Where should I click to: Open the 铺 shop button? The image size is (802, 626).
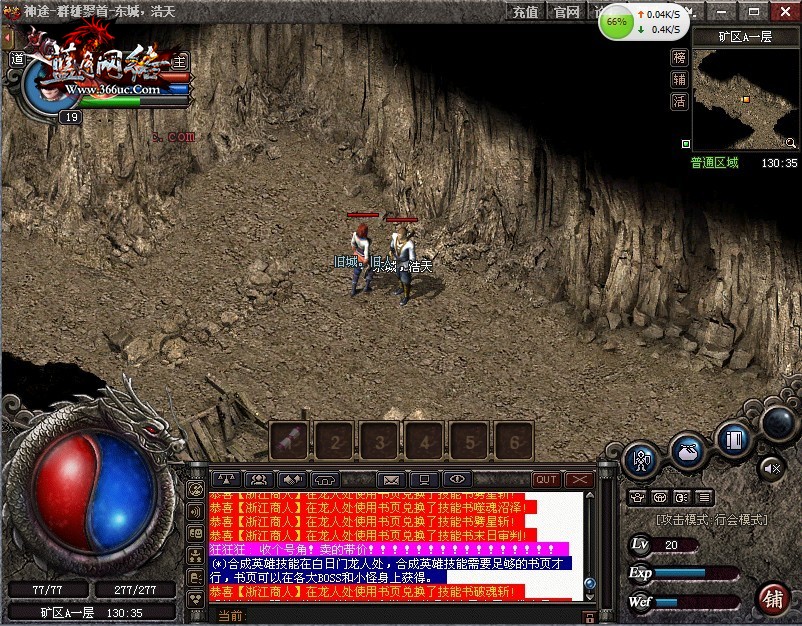pos(772,598)
